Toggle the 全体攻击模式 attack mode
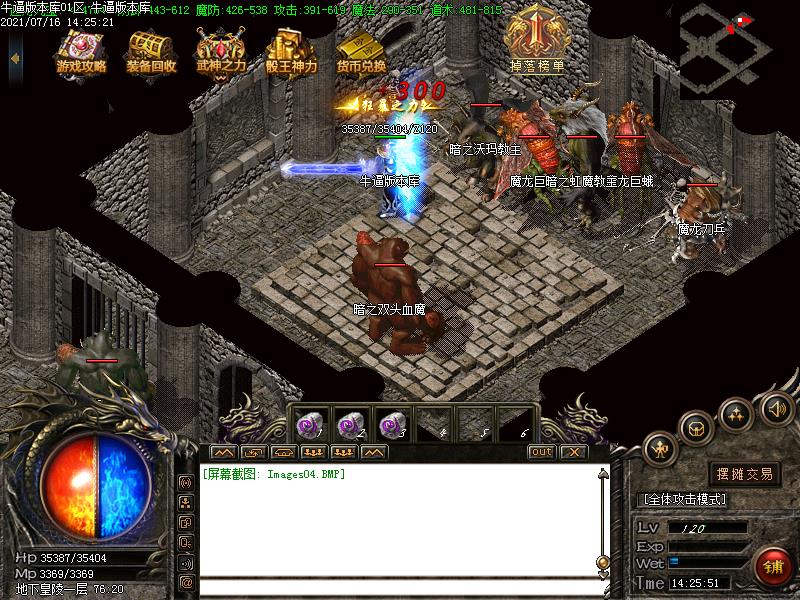Viewport: 800px width, 600px height. click(x=685, y=499)
